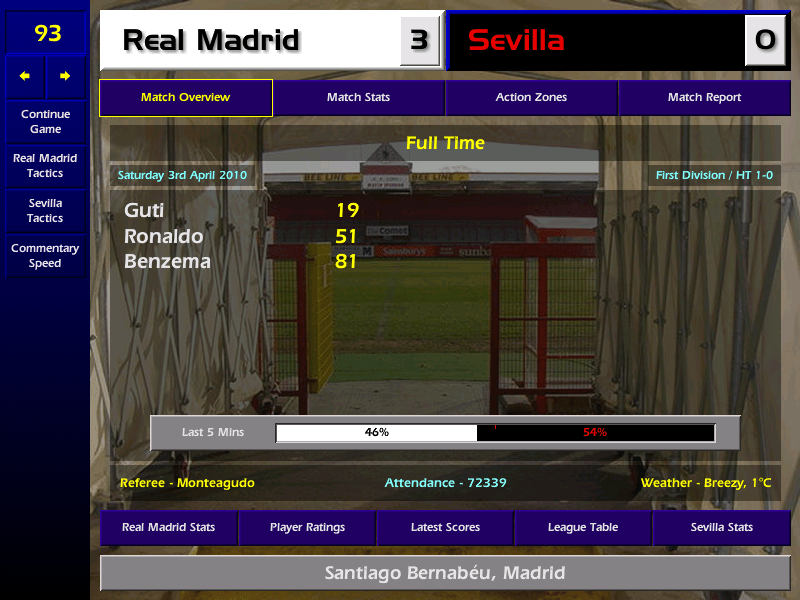Click the Sevilla team name header
Viewport: 800px width, 600px height.
[x=595, y=41]
